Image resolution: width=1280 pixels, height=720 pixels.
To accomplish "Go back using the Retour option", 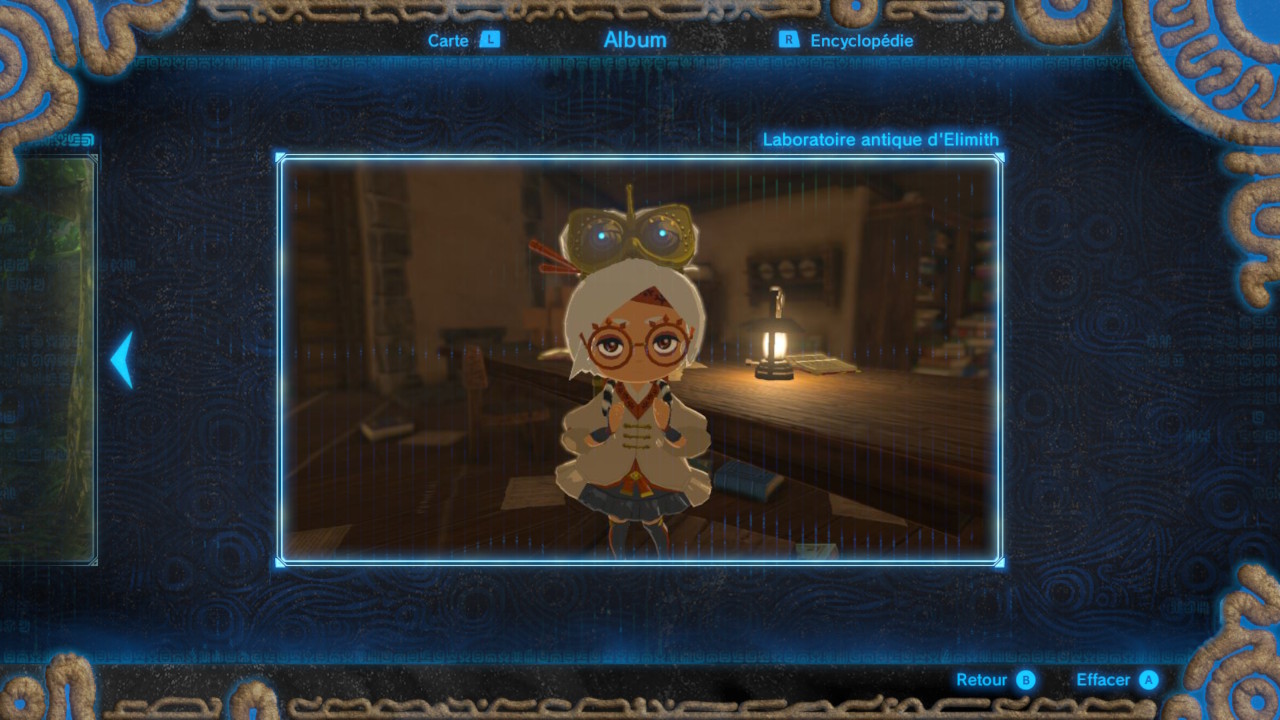I will (x=995, y=680).
